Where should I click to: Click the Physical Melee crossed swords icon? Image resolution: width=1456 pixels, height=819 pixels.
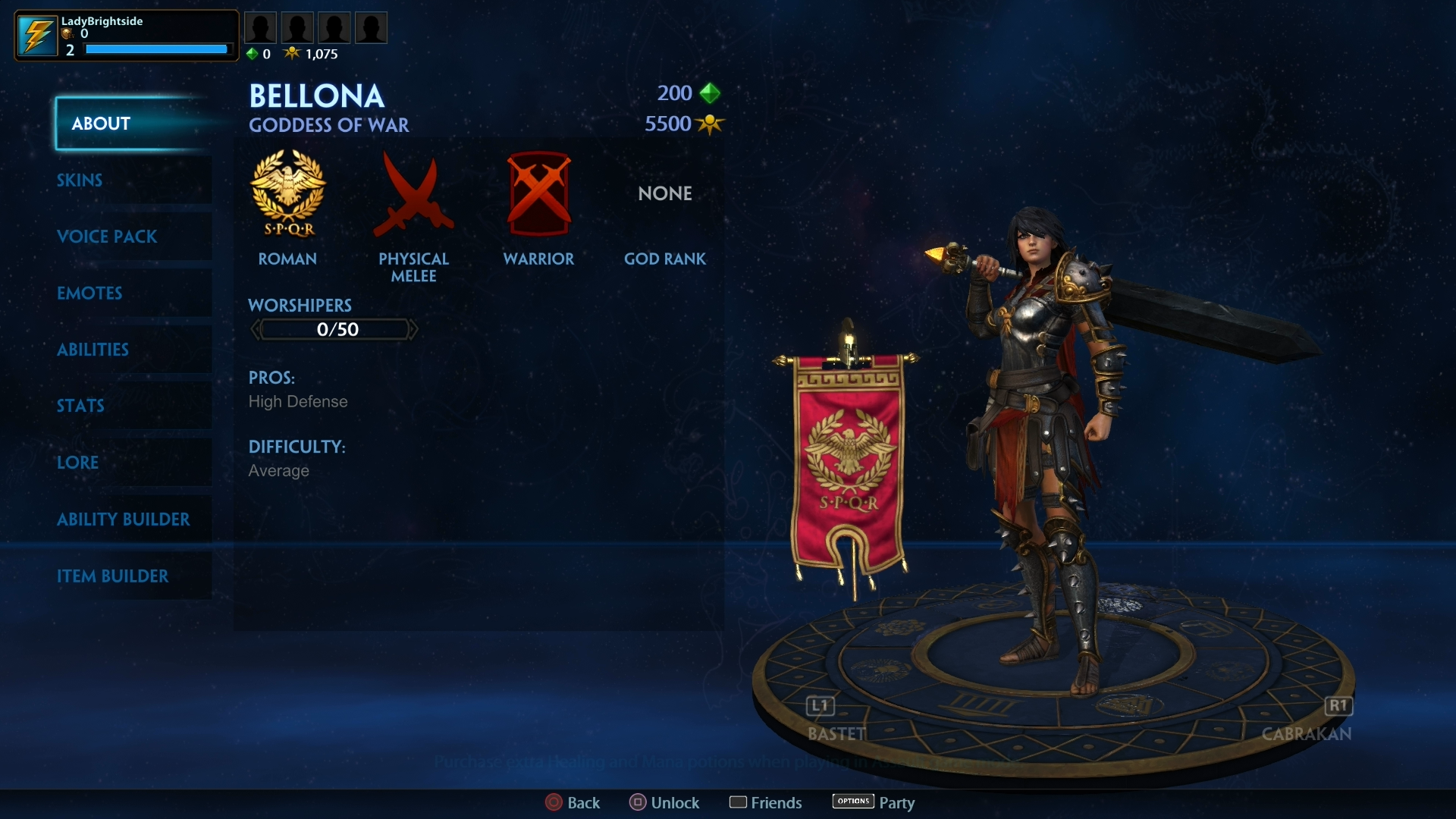pyautogui.click(x=413, y=193)
